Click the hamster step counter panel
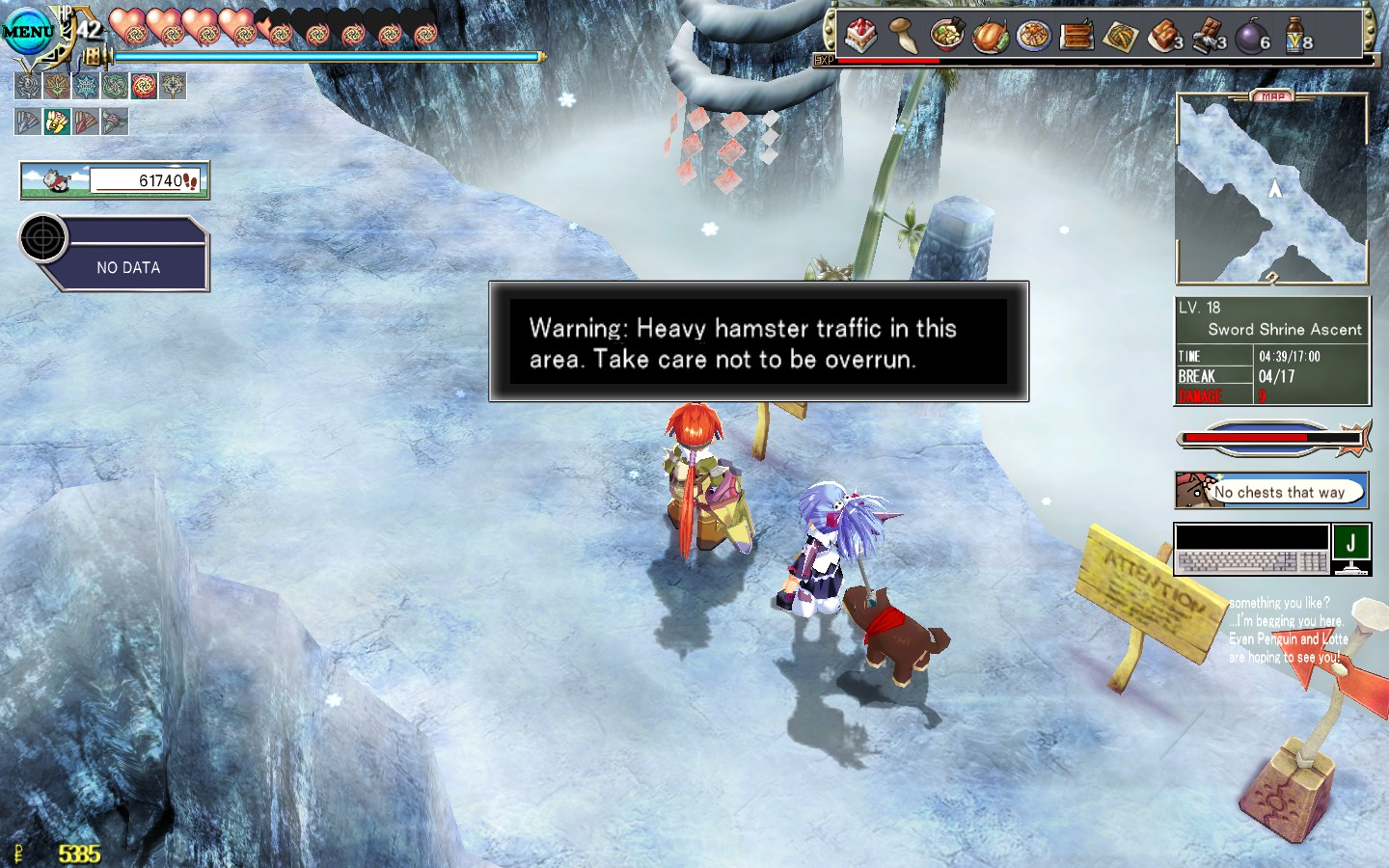Viewport: 1389px width, 868px height. [114, 180]
